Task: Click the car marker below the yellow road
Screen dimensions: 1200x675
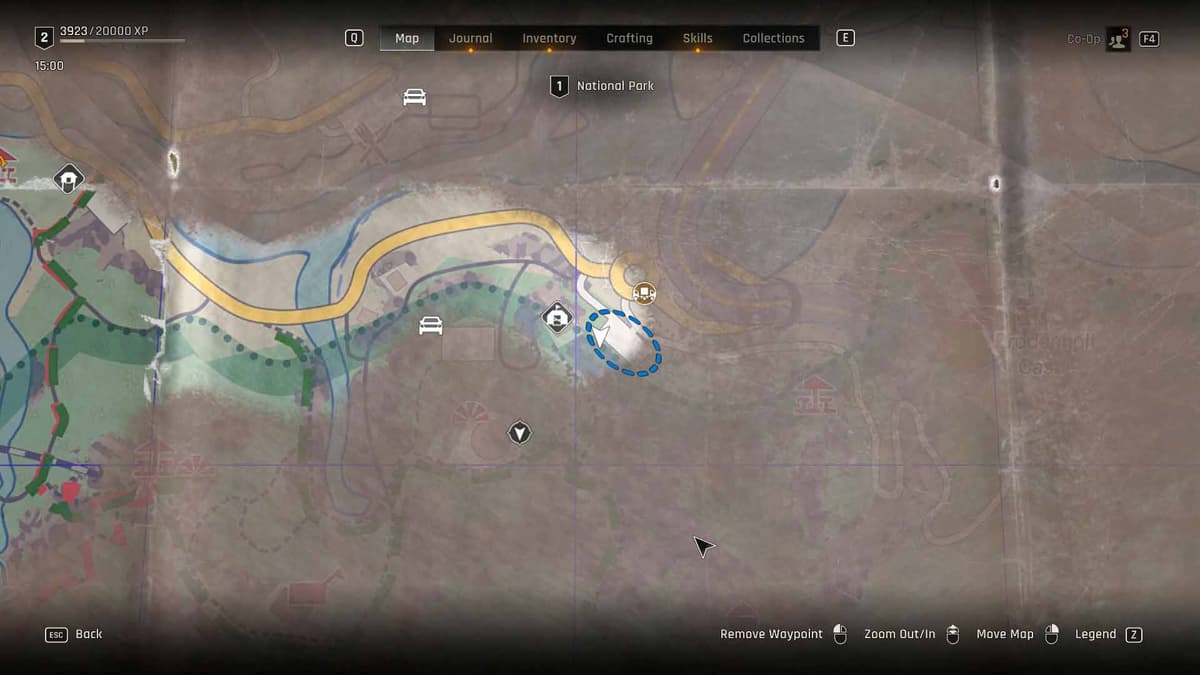Action: point(430,326)
